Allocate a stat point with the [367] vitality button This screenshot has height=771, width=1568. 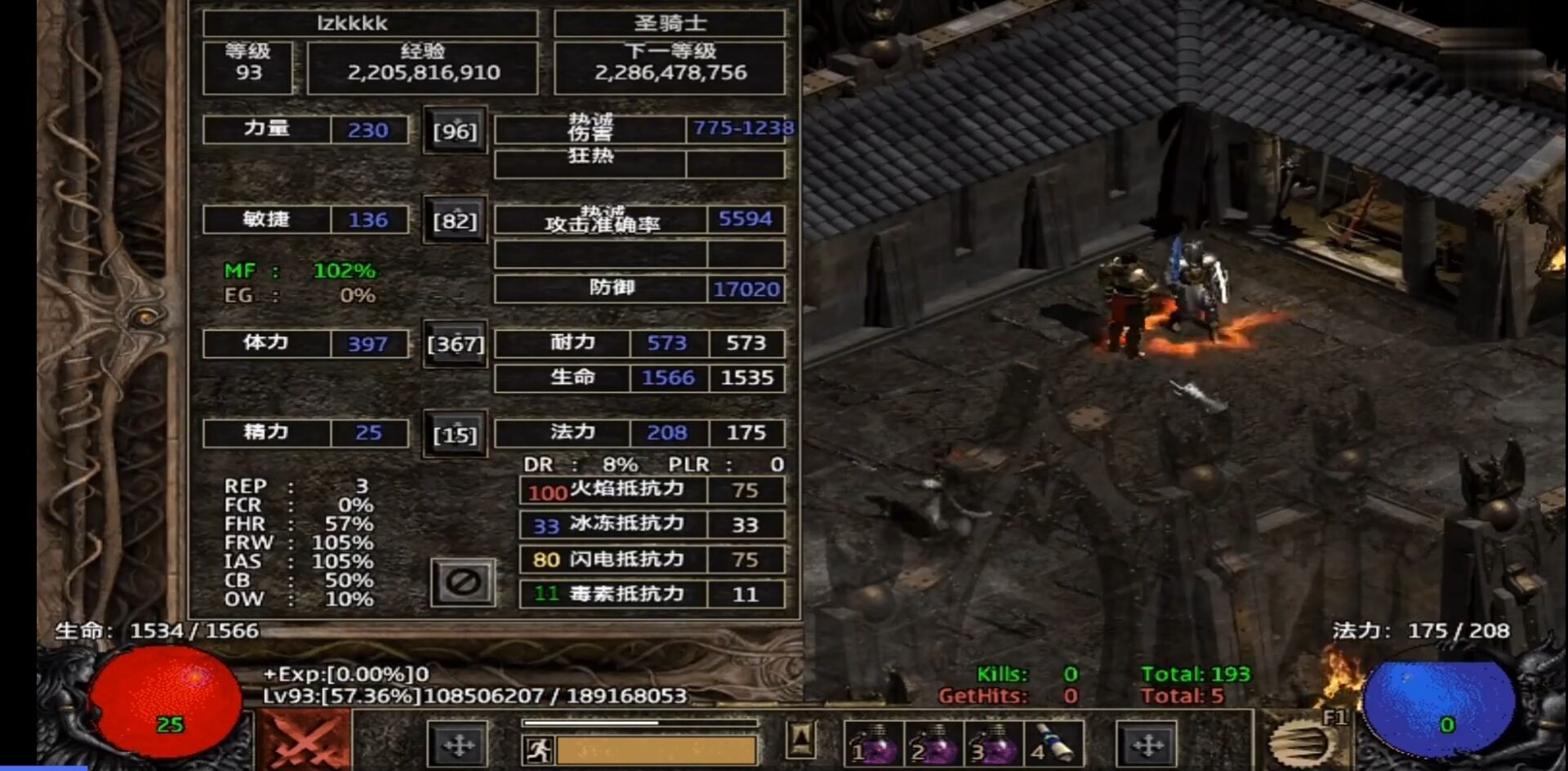click(x=455, y=345)
